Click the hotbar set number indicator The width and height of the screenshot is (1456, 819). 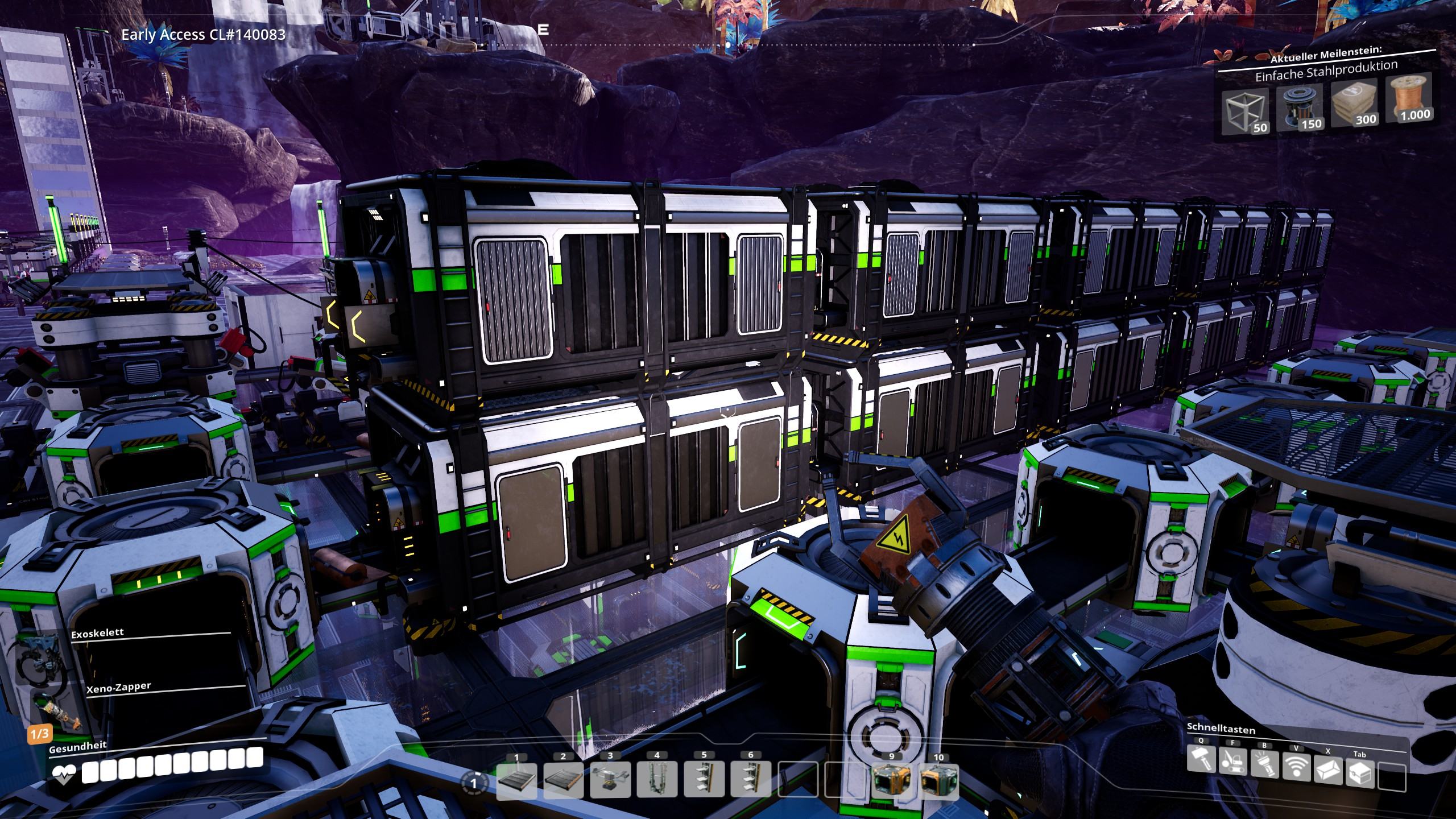pyautogui.click(x=473, y=783)
